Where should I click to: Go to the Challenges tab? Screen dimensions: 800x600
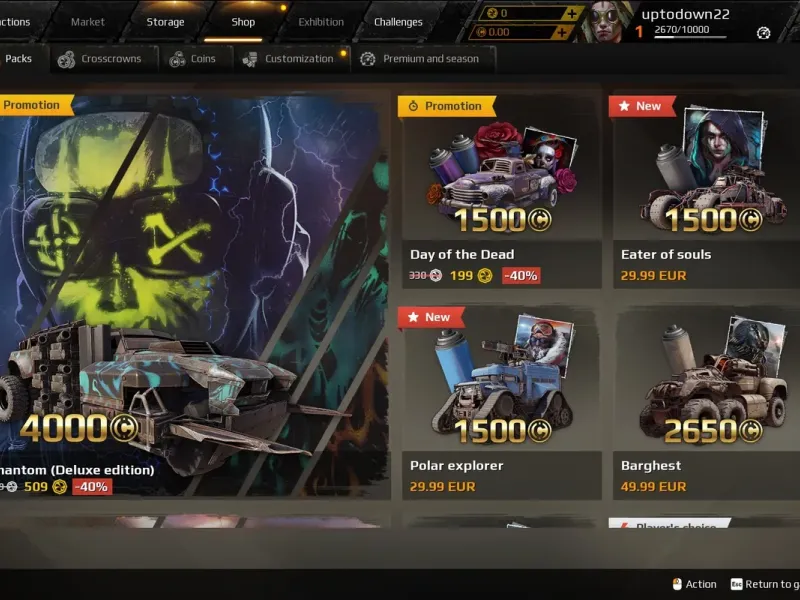coord(398,22)
